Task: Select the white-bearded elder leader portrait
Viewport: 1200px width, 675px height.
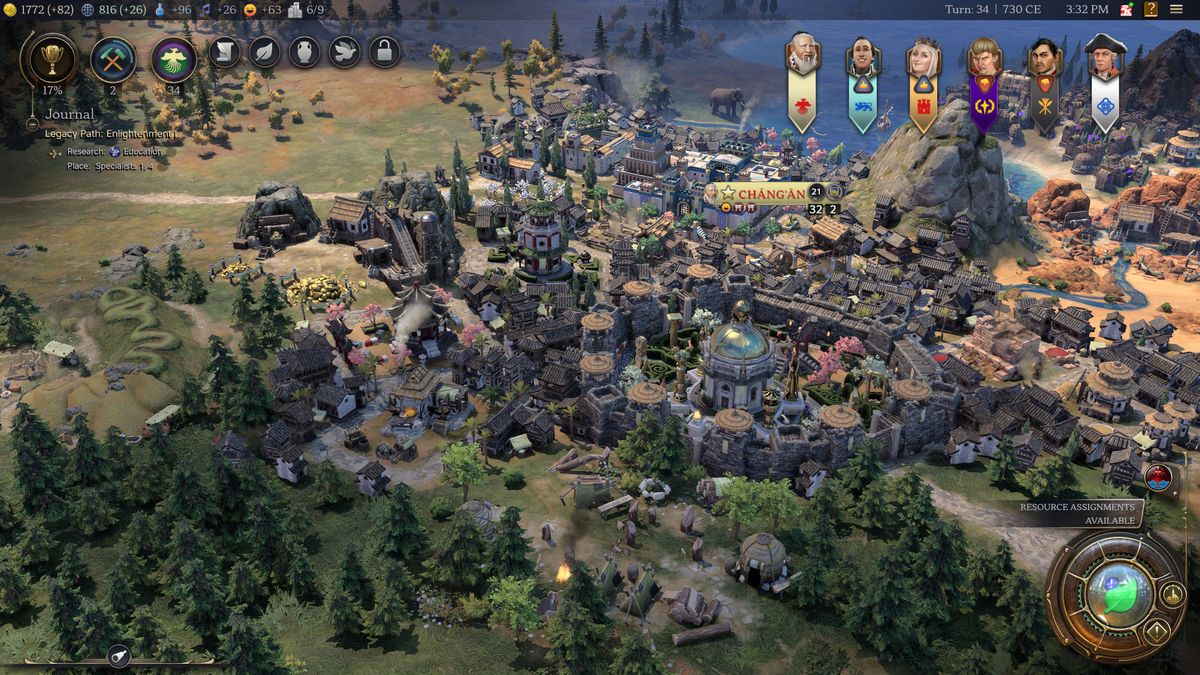Action: coord(802,56)
